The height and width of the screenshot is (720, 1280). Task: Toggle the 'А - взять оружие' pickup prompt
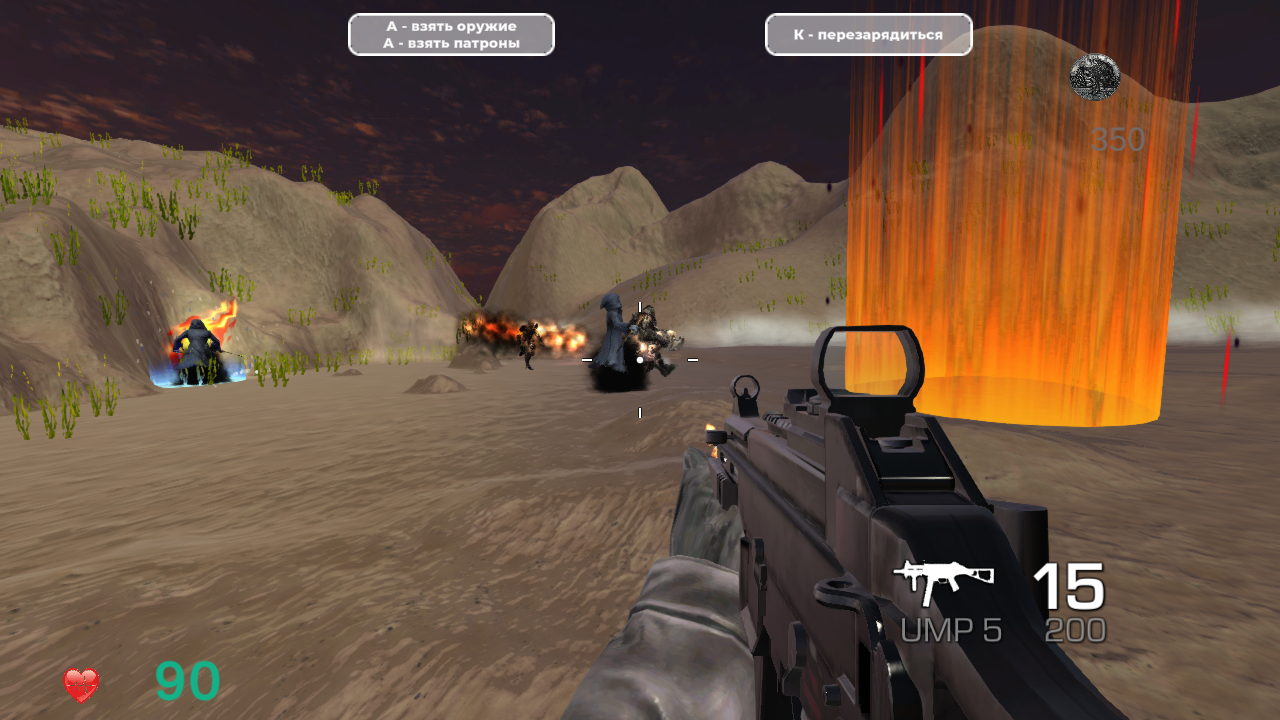coord(450,25)
